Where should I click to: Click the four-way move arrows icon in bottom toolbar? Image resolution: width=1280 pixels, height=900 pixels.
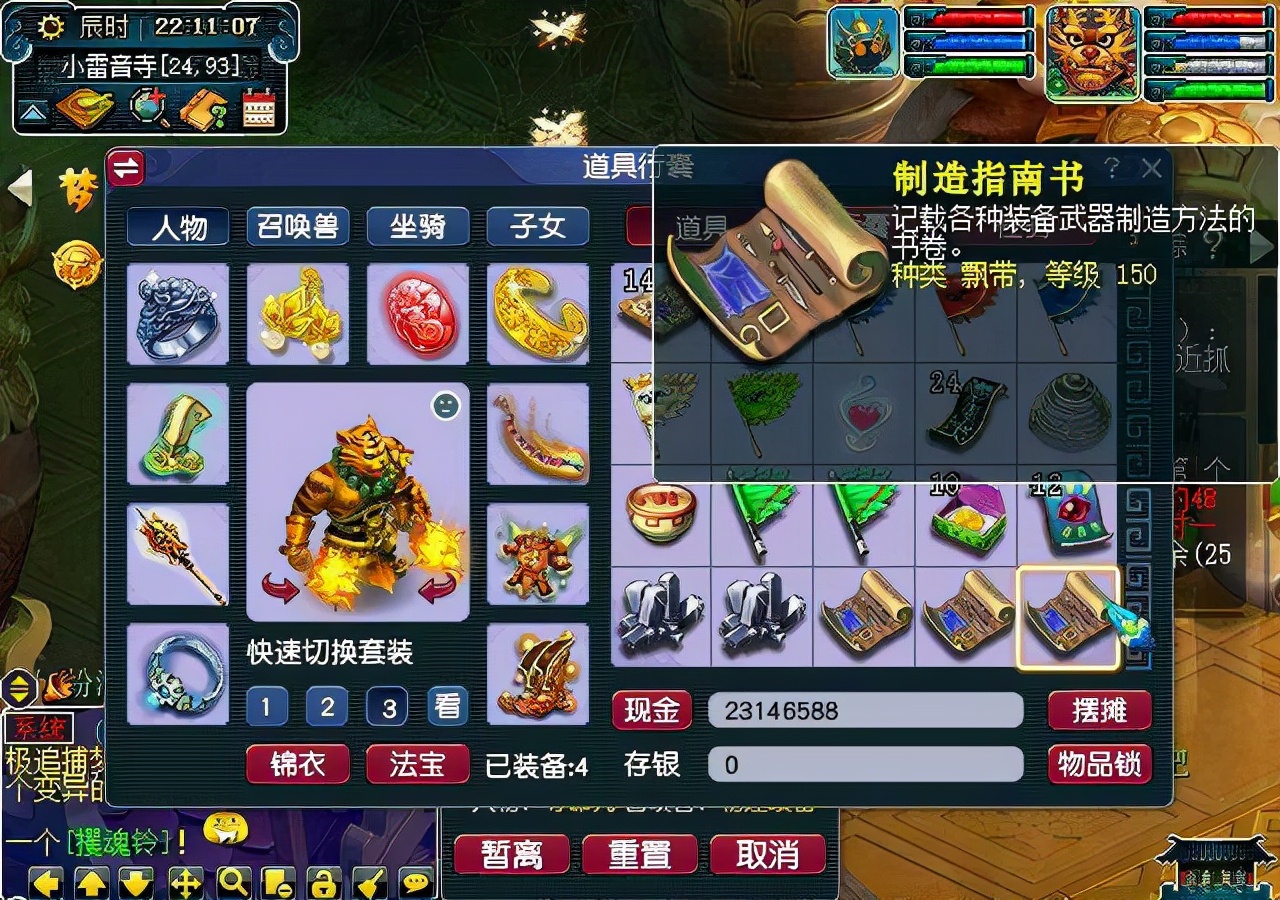point(183,880)
